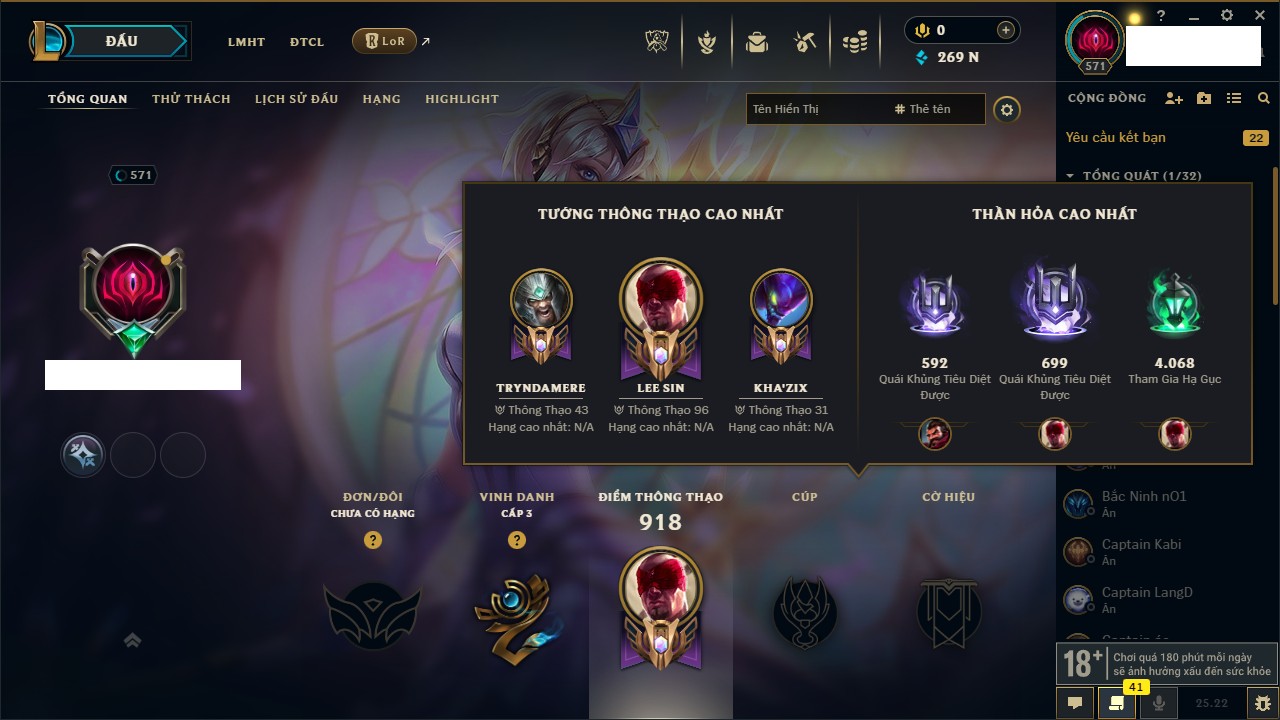Open the gear settings beside the search box
1280x720 pixels.
[x=1007, y=109]
